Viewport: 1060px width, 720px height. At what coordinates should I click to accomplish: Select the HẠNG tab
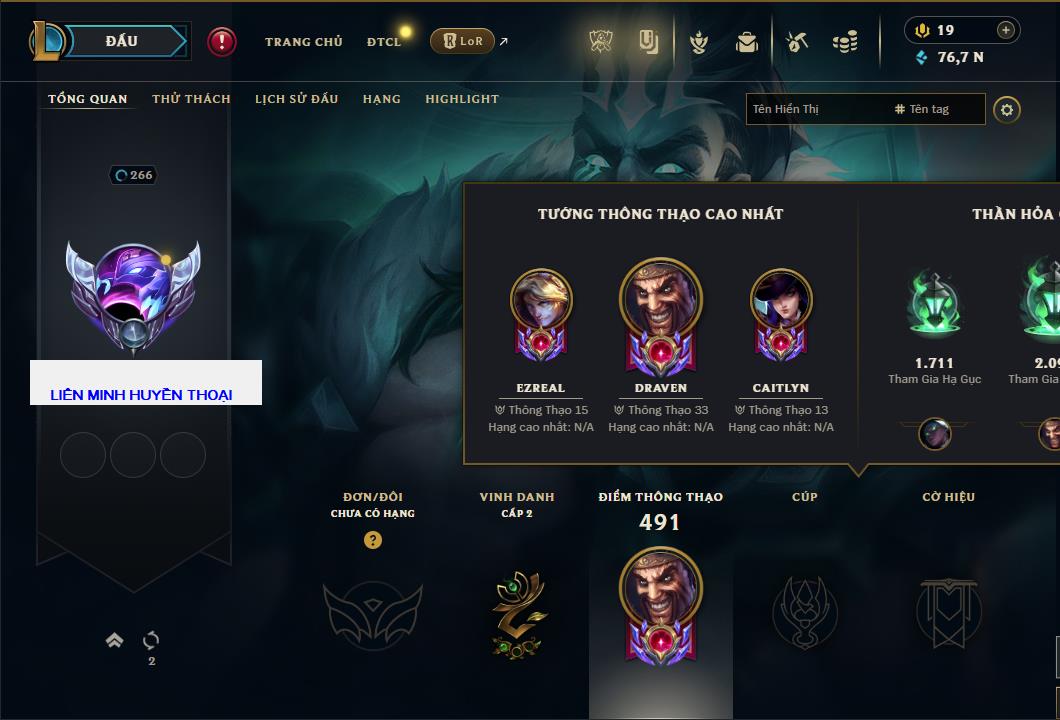click(x=381, y=99)
